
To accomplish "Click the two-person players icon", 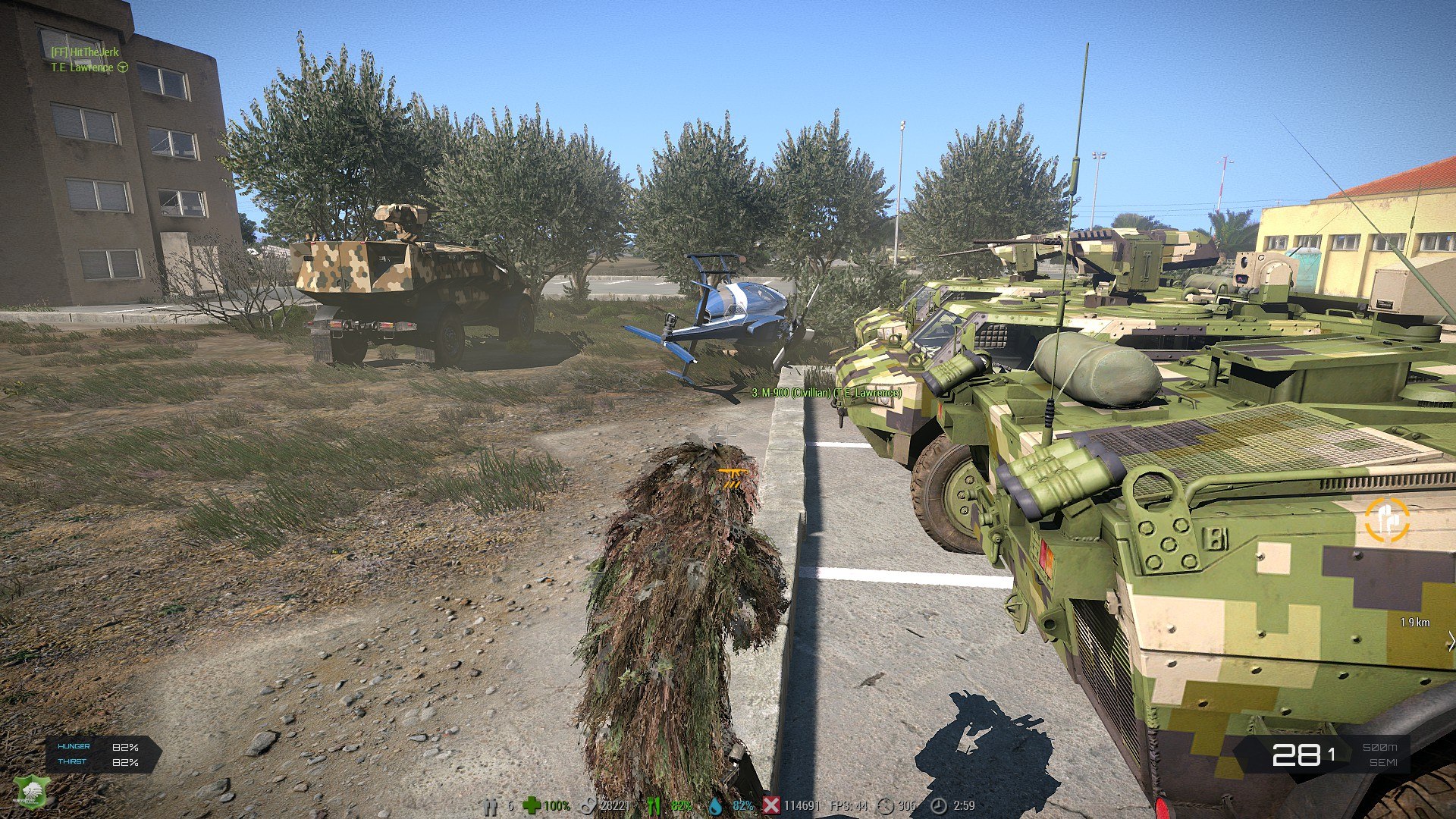I will click(490, 805).
